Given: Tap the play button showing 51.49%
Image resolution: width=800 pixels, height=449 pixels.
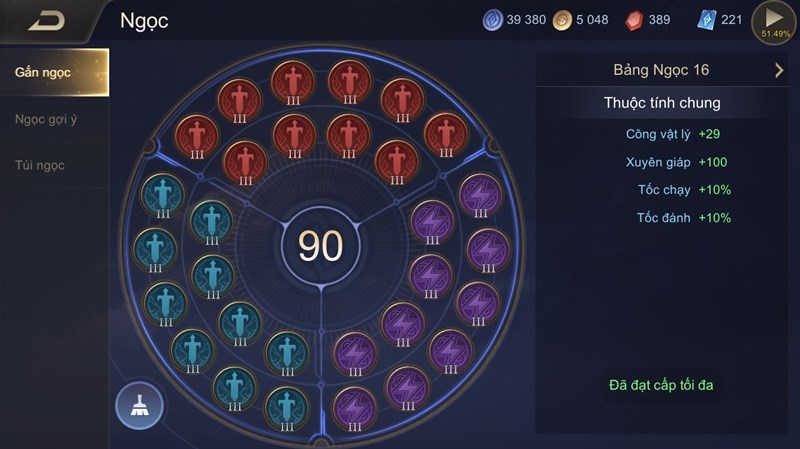Looking at the screenshot, I should point(773,21).
